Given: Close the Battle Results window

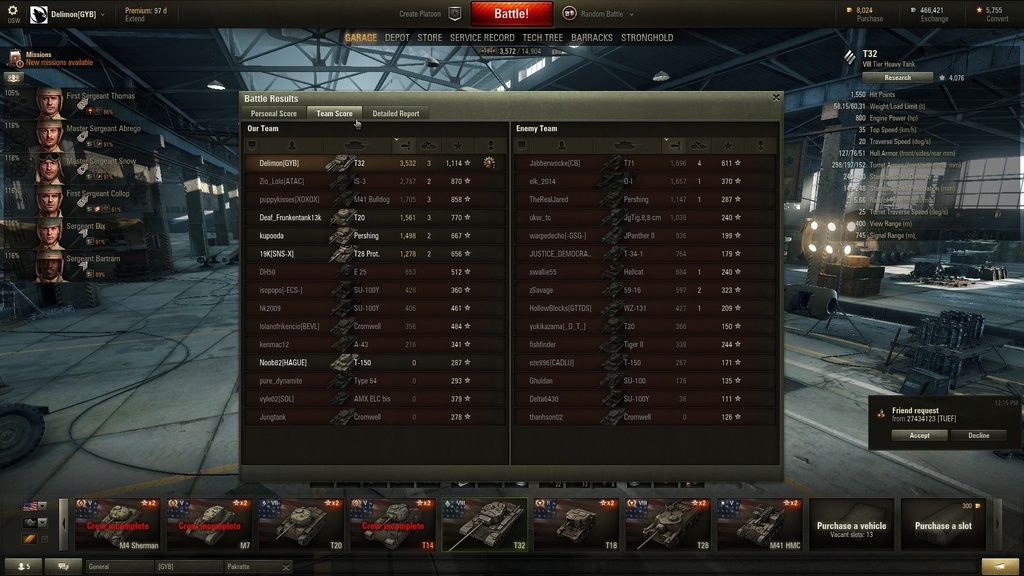Looking at the screenshot, I should pyautogui.click(x=776, y=97).
